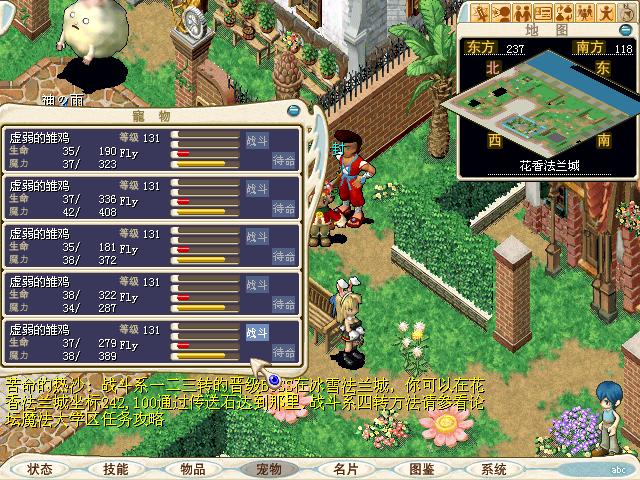The height and width of the screenshot is (480, 640).
Task: Open the 名片 name card menu
Action: point(345,468)
